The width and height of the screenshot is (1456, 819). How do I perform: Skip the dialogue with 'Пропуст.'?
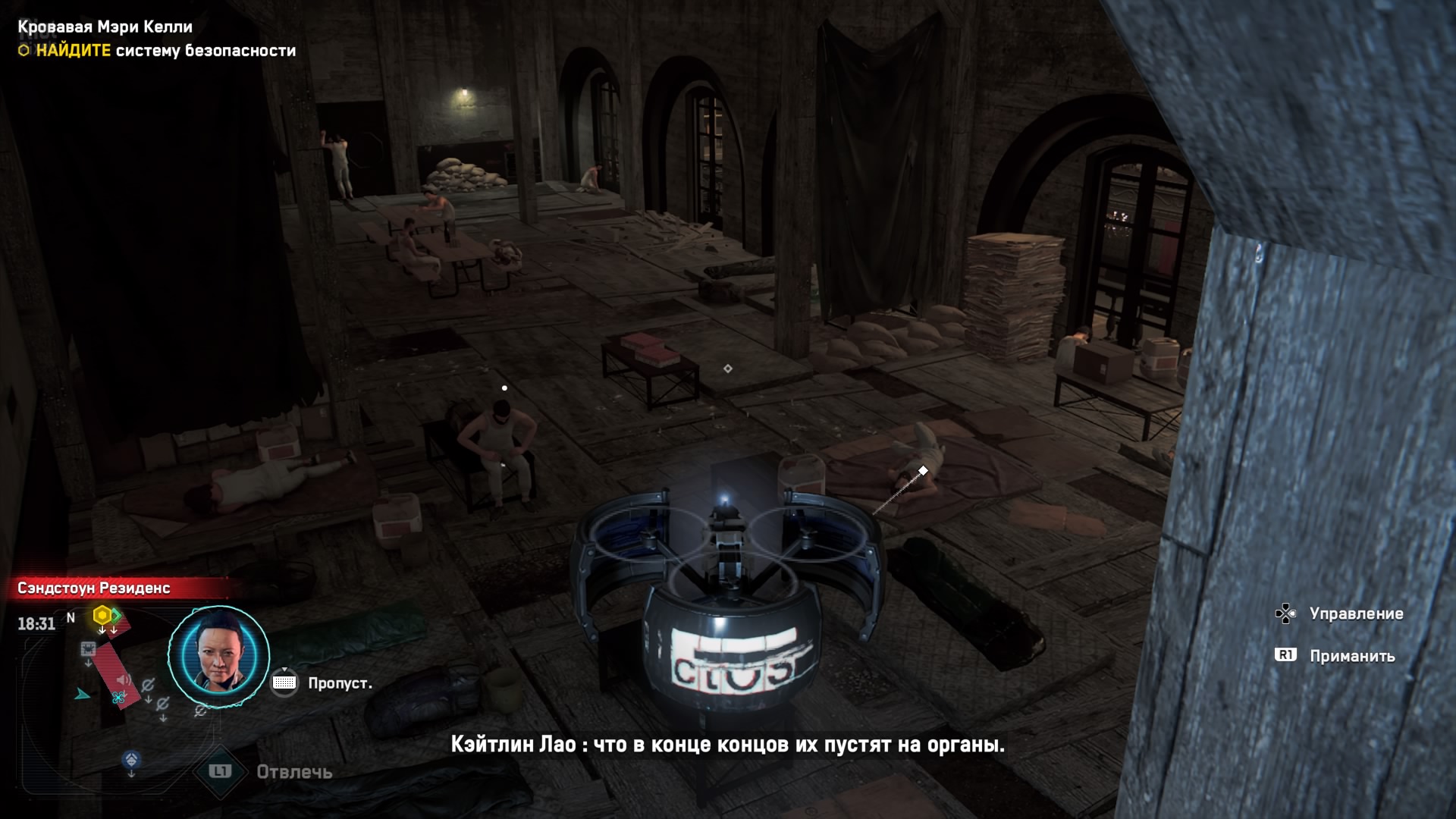click(x=339, y=683)
